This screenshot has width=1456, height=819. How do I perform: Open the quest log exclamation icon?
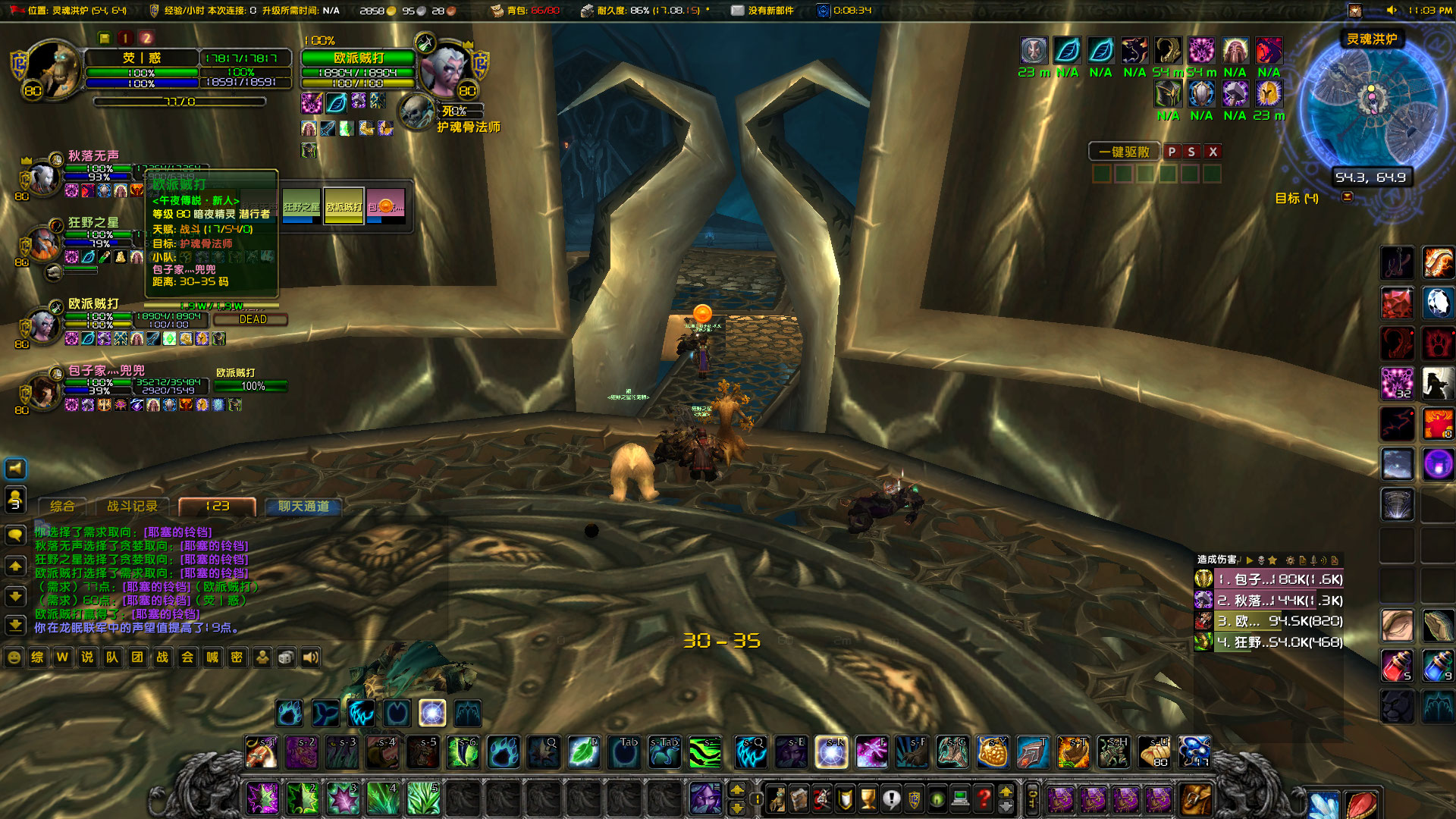tap(891, 800)
